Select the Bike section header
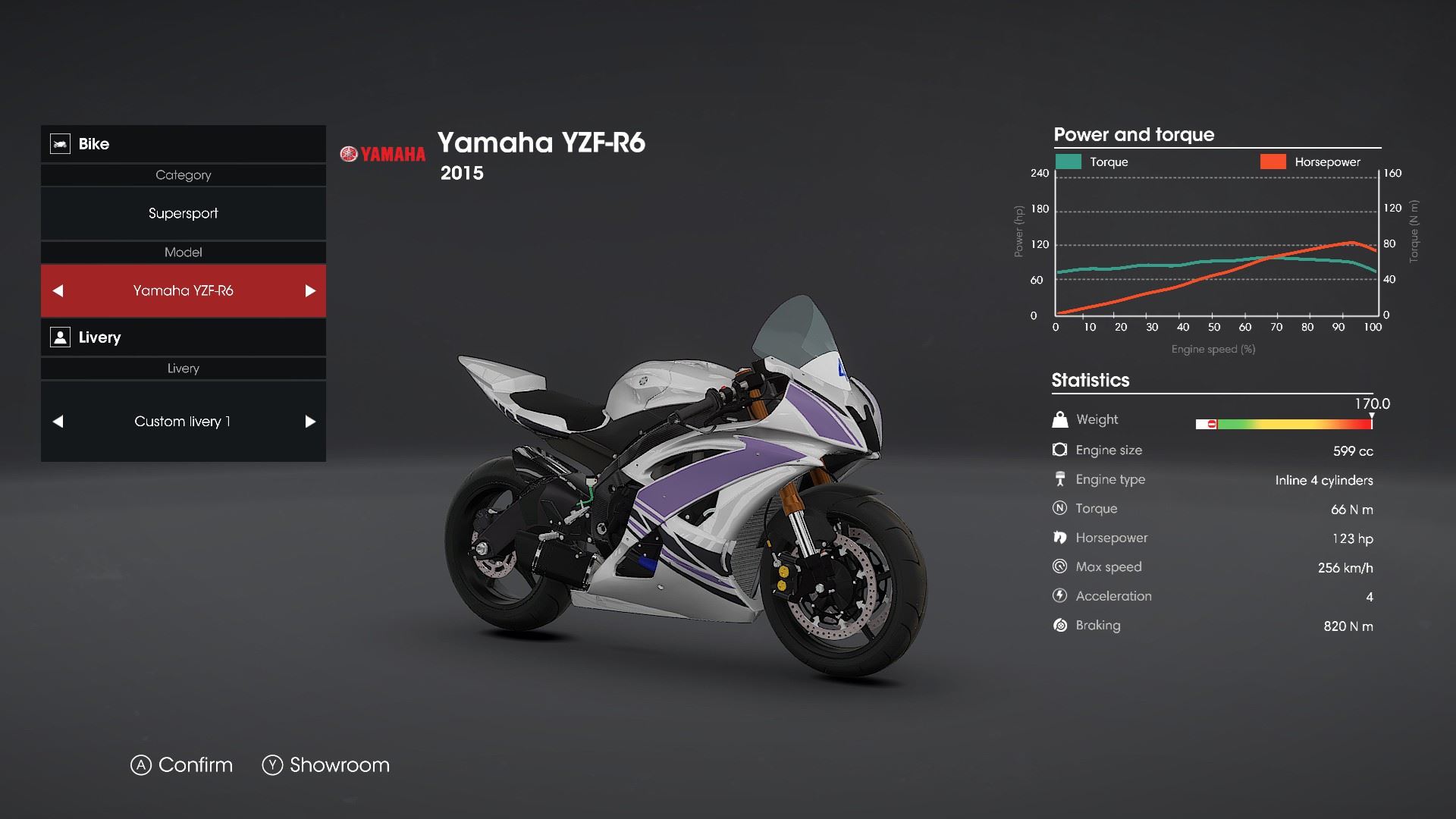Image resolution: width=1456 pixels, height=819 pixels. (183, 144)
